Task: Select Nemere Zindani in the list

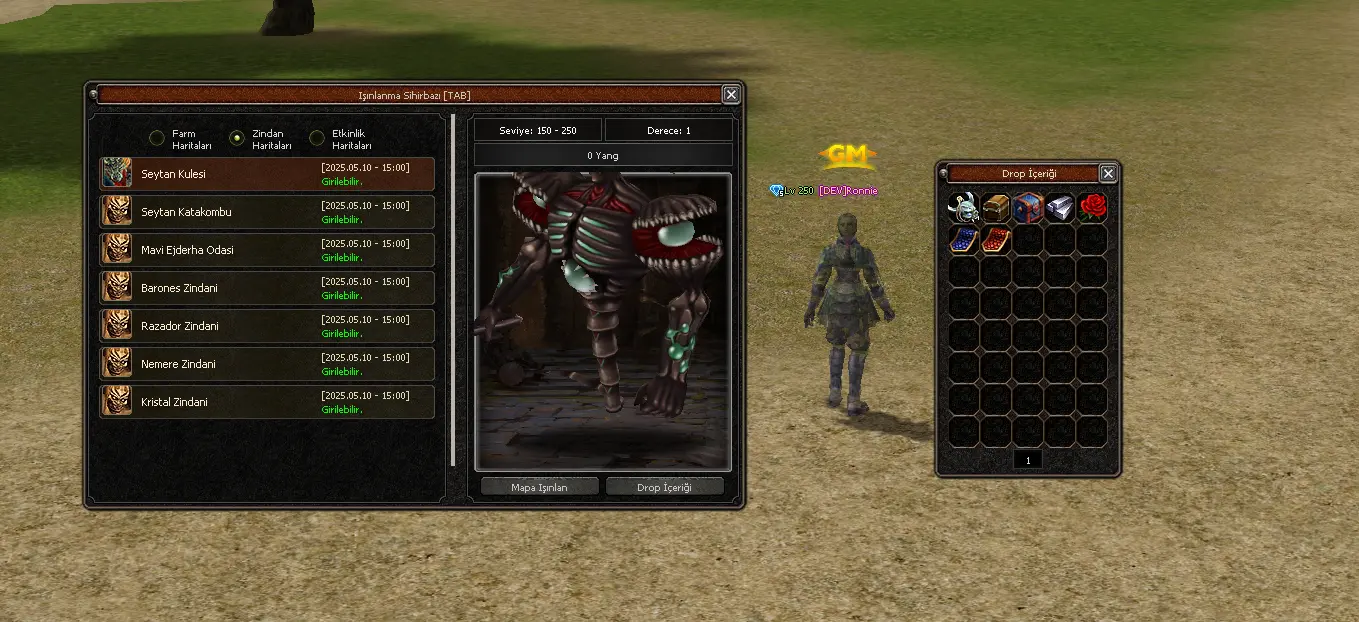Action: point(267,364)
